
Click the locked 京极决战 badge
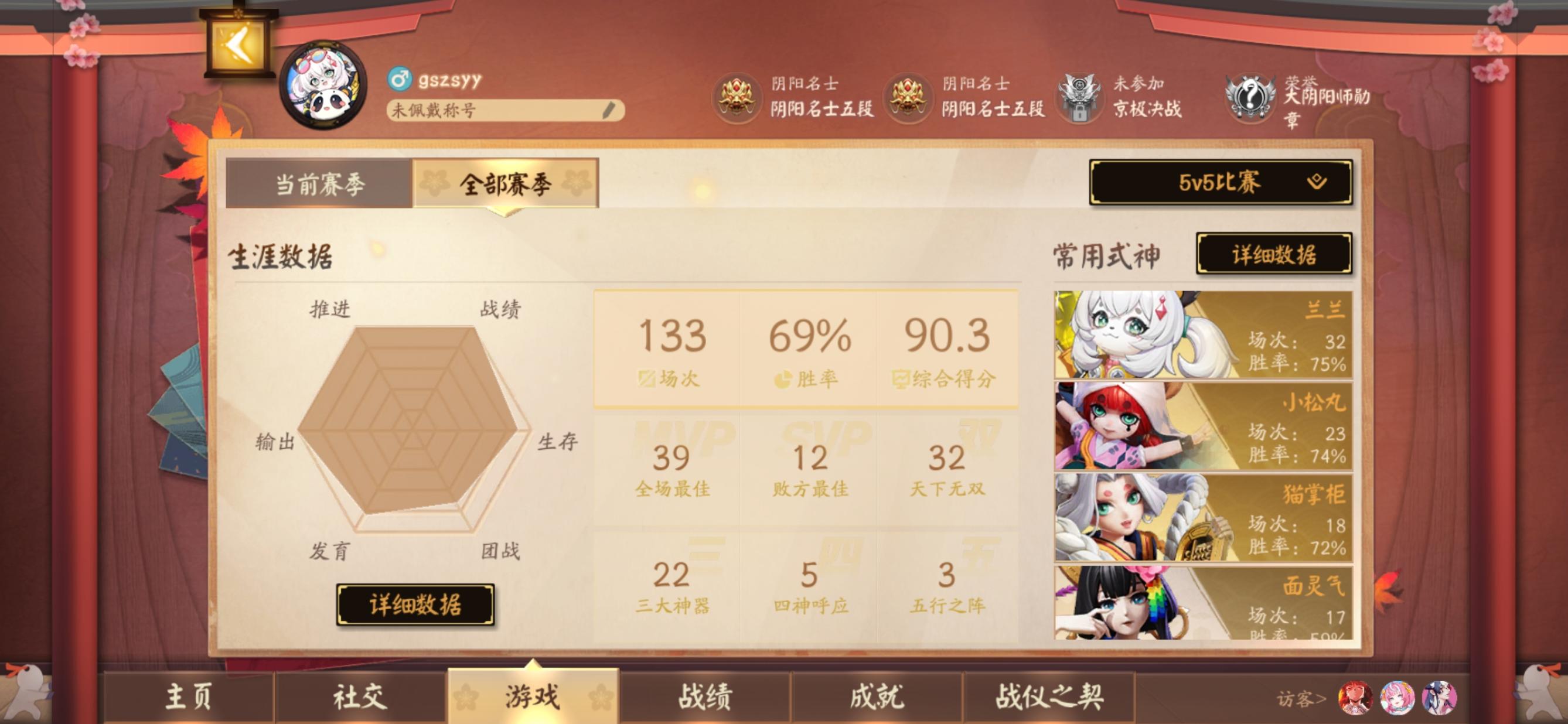coord(1080,97)
